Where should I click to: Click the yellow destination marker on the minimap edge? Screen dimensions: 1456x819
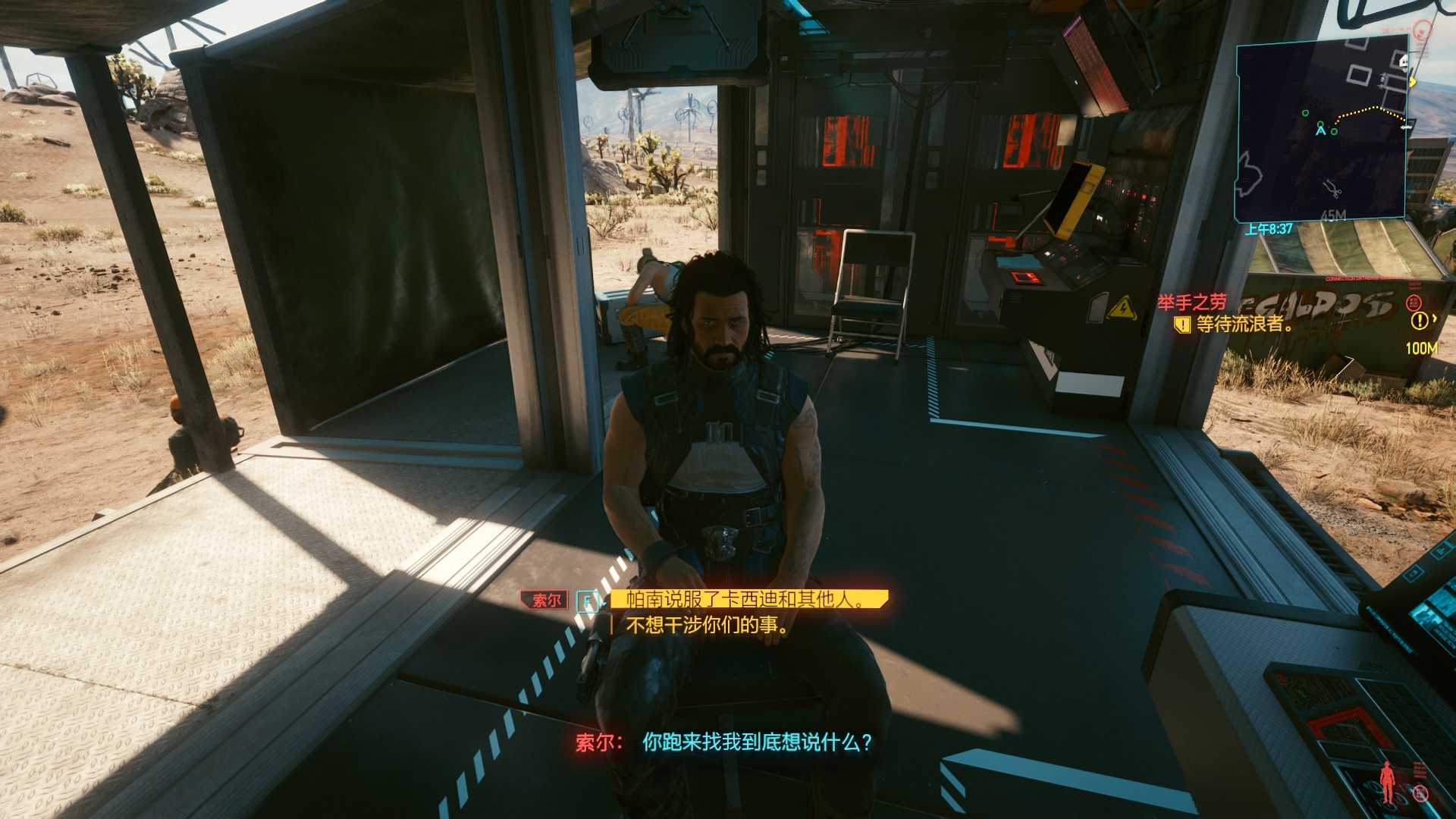tap(1413, 83)
